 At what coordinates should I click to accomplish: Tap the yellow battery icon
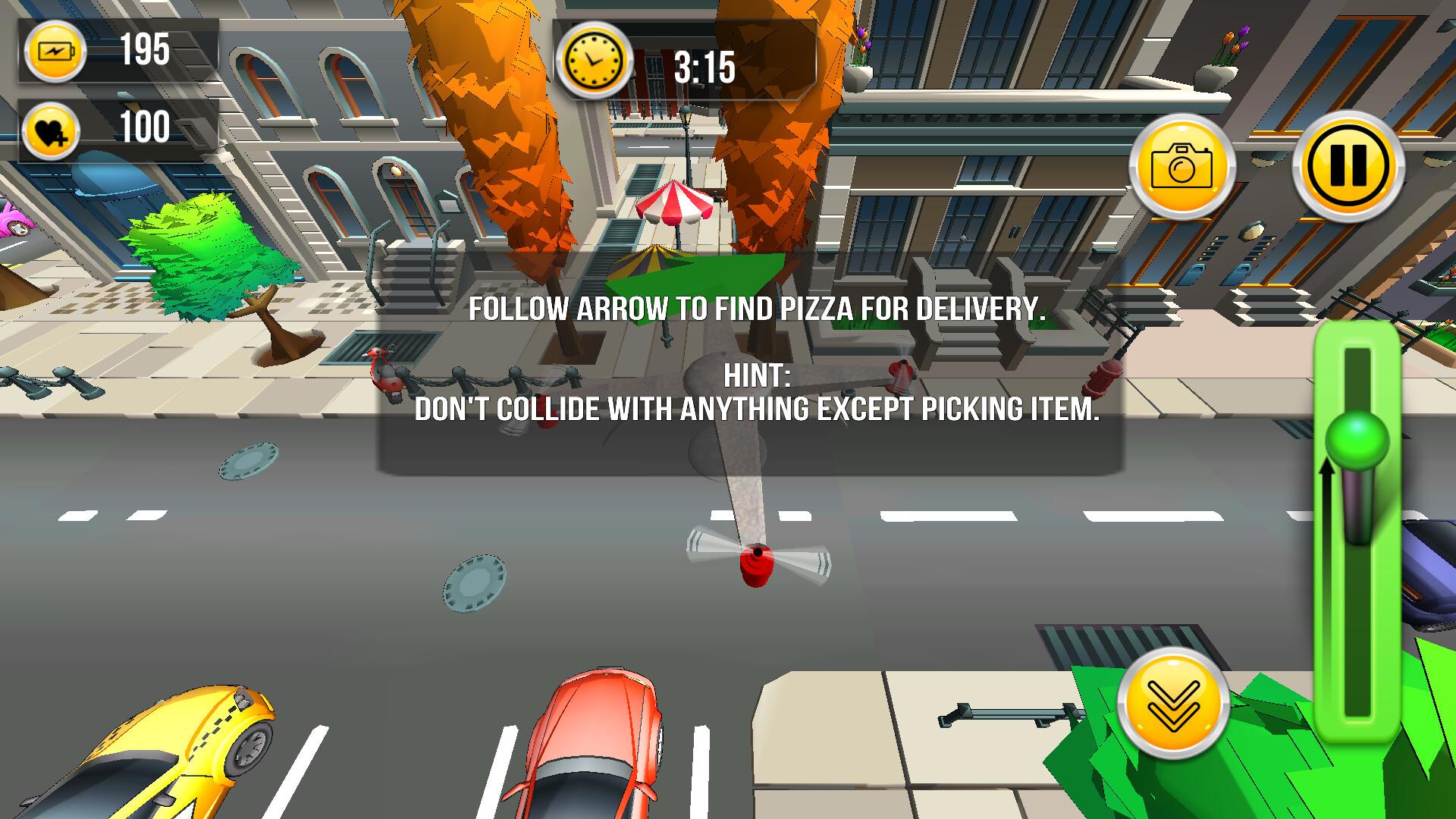pos(55,52)
